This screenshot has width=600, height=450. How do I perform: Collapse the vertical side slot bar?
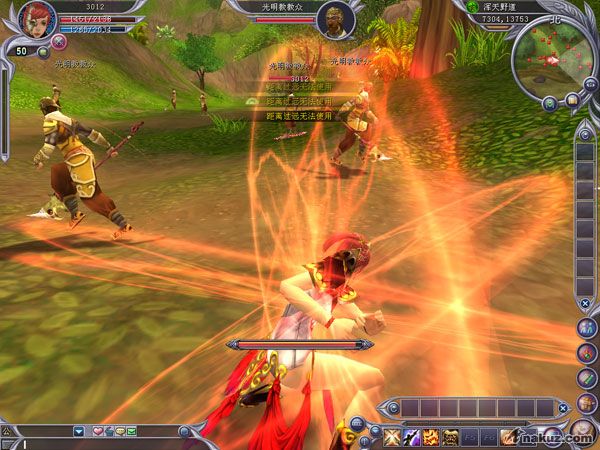pyautogui.click(x=585, y=302)
